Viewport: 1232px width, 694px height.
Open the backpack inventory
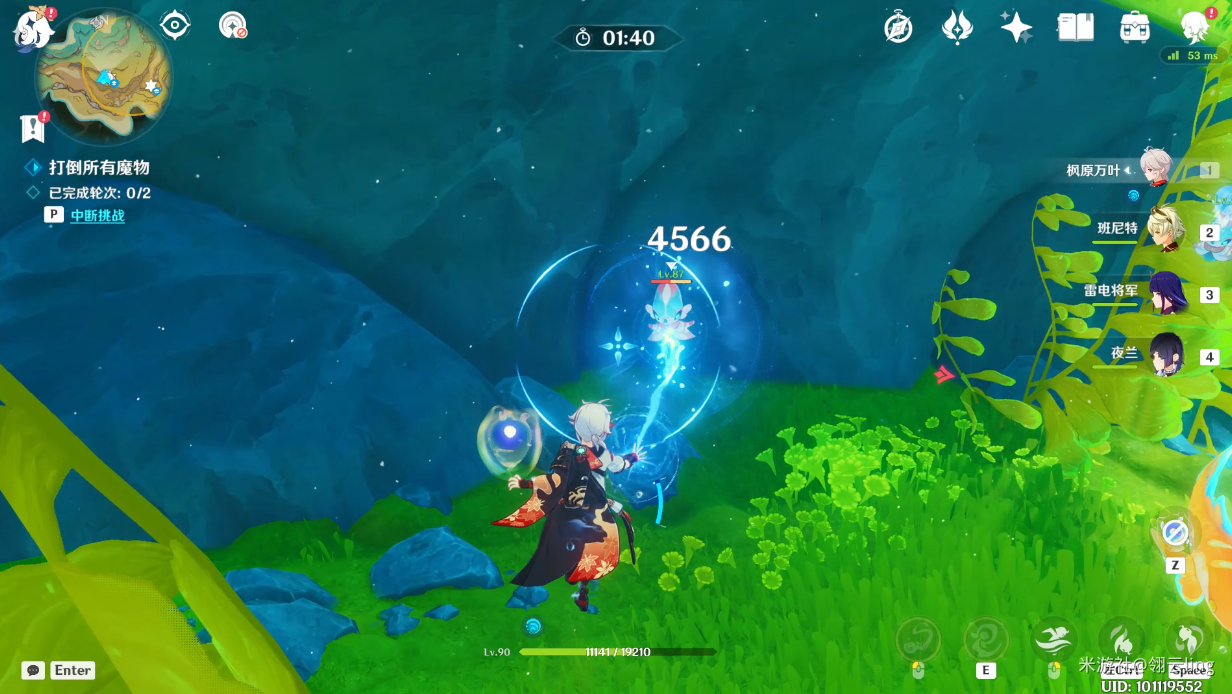click(1134, 27)
